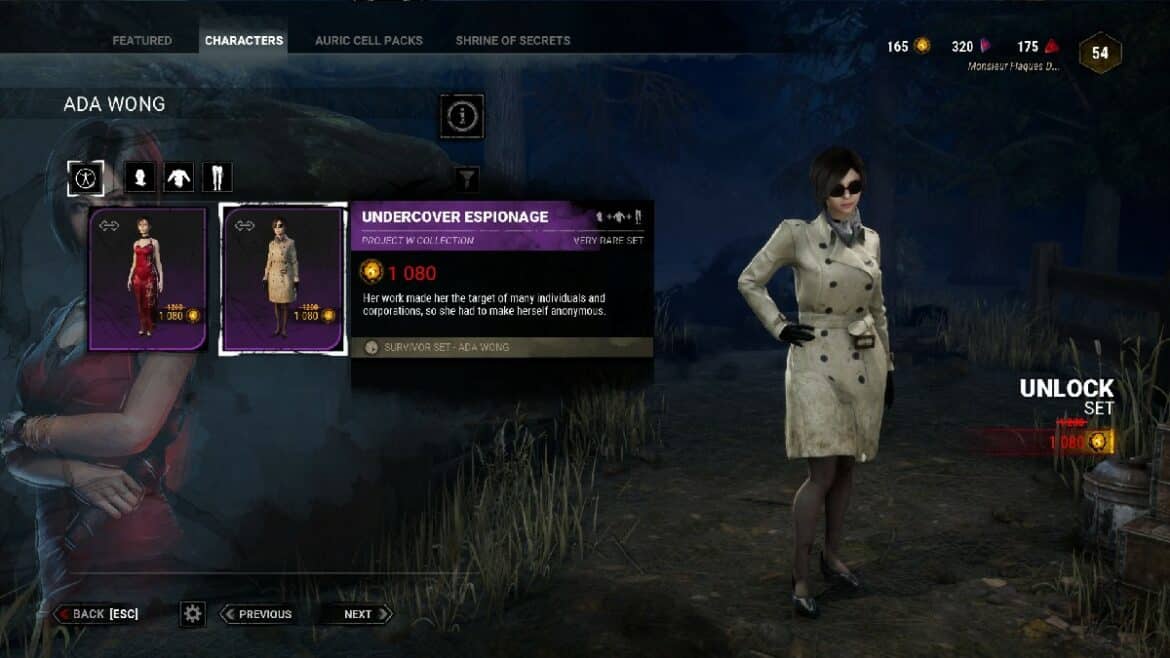Open the Auric Cell Packs tab
1170x658 pixels.
click(x=369, y=41)
